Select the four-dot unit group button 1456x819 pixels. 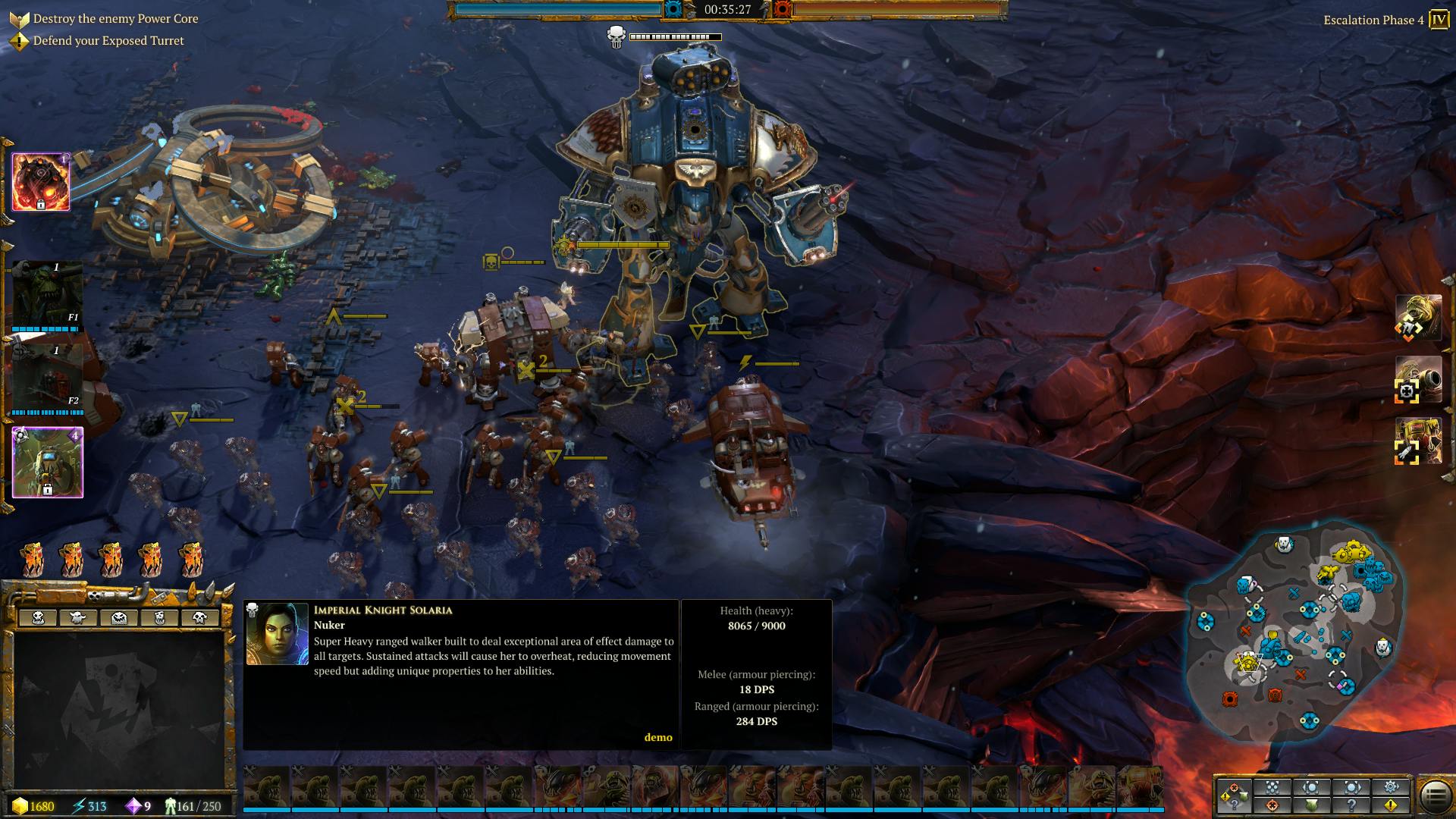[1272, 787]
